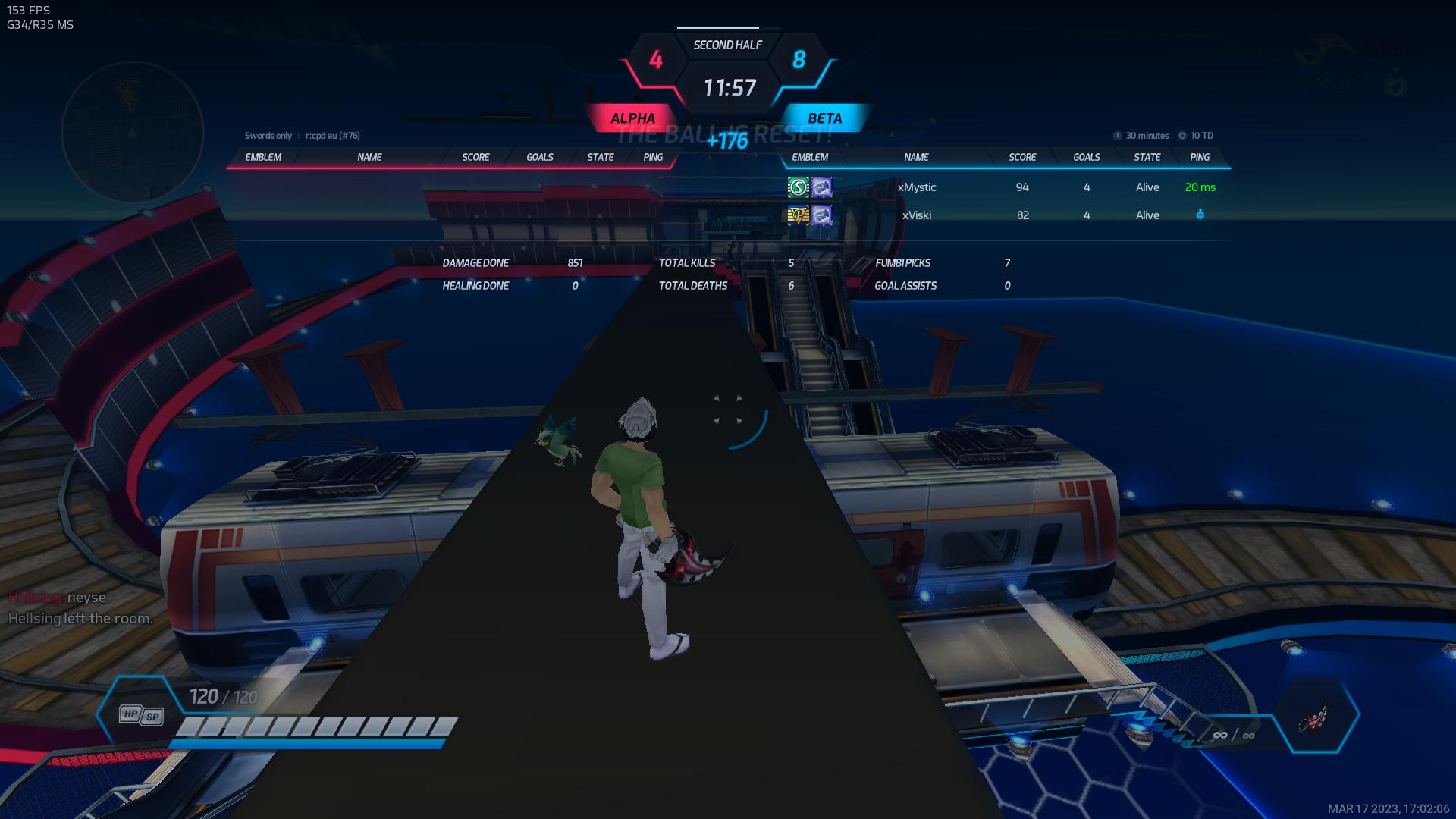Viewport: 1456px width, 819px height.
Task: Click the 'Hellsing left the room' chat message
Action: point(80,619)
